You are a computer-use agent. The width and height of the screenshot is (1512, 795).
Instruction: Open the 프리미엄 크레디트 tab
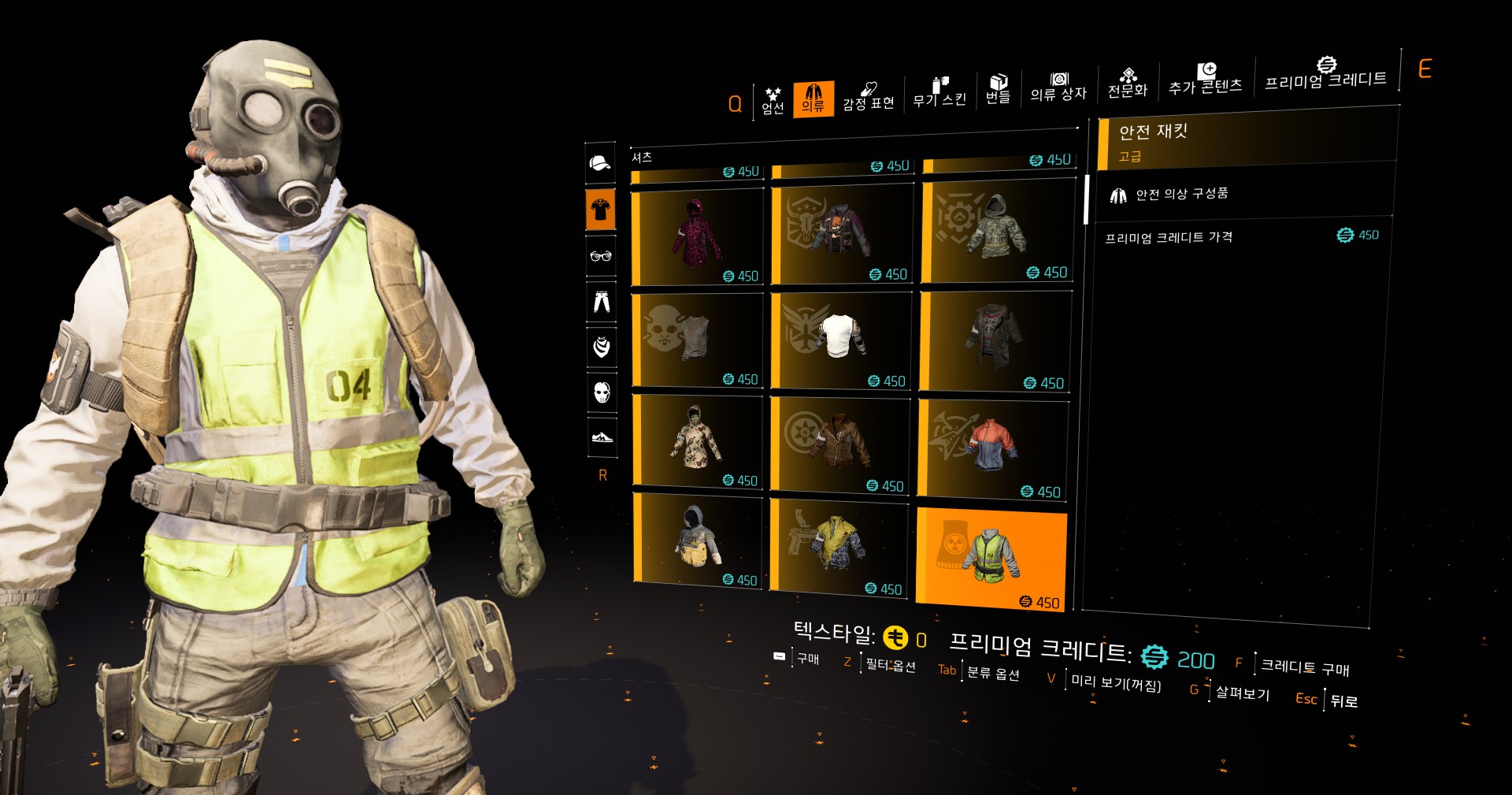(1325, 74)
